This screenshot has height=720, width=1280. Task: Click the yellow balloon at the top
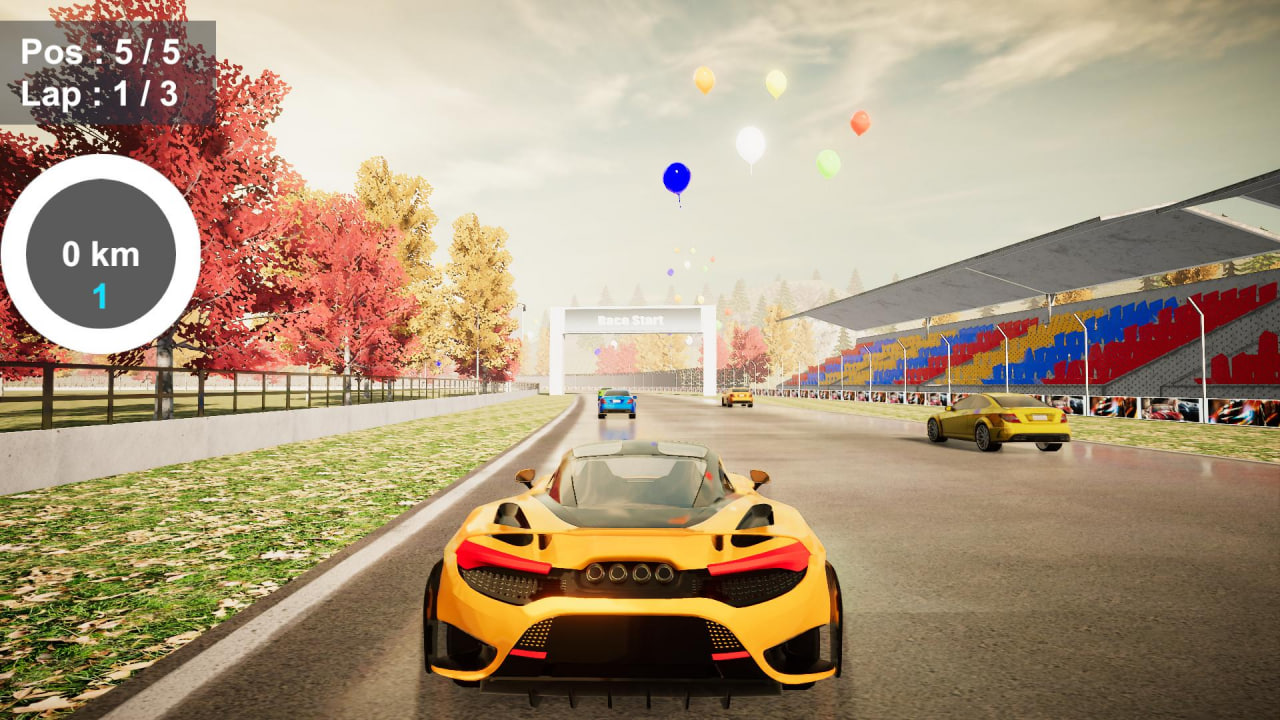click(x=703, y=78)
